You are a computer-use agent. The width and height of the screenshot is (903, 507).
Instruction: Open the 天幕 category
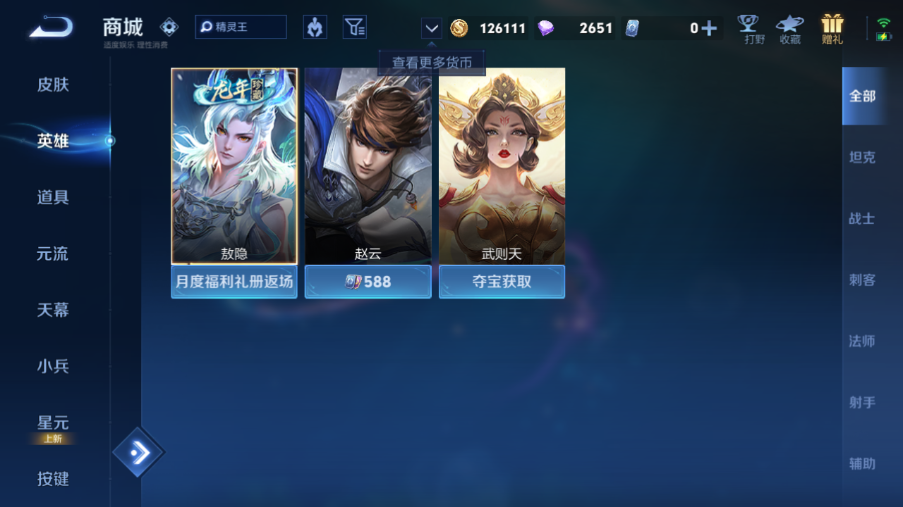pyautogui.click(x=53, y=310)
